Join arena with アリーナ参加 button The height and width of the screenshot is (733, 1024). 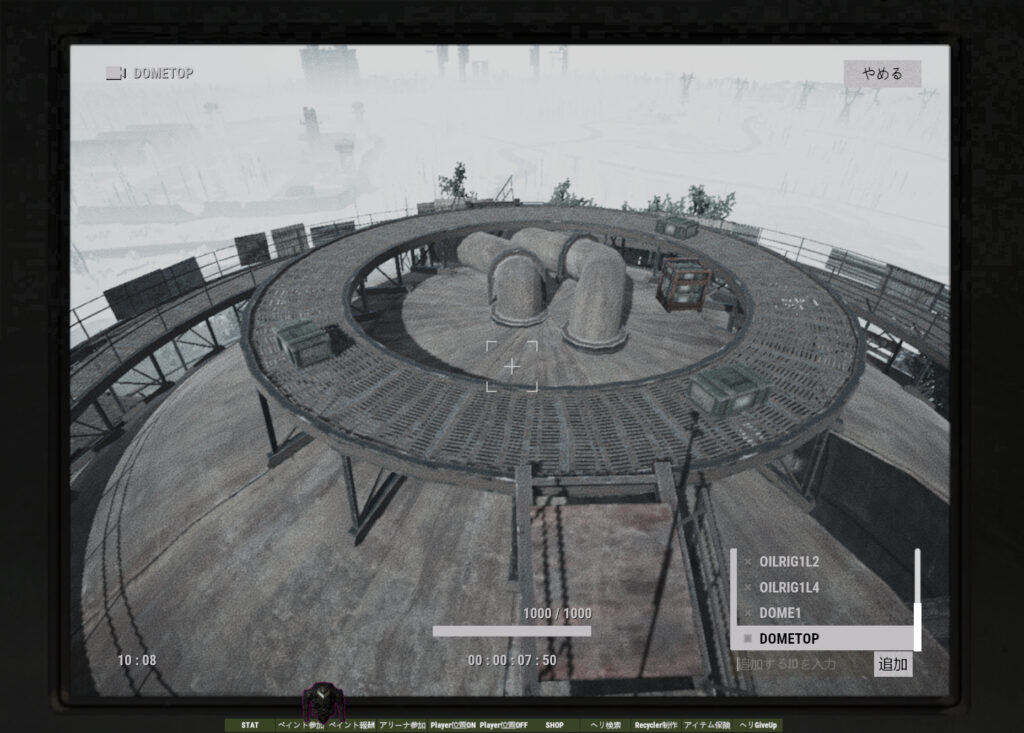click(x=402, y=725)
